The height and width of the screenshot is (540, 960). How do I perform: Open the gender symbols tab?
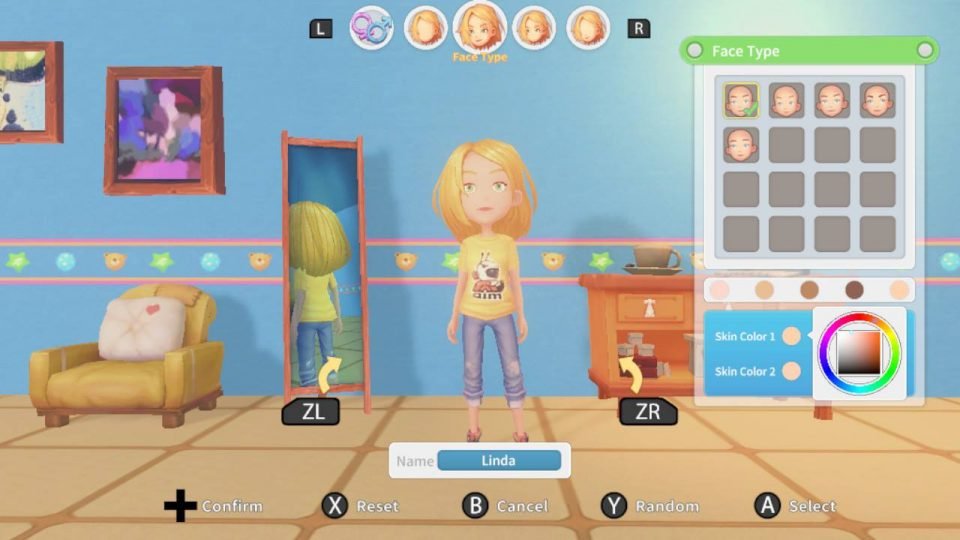coord(371,28)
